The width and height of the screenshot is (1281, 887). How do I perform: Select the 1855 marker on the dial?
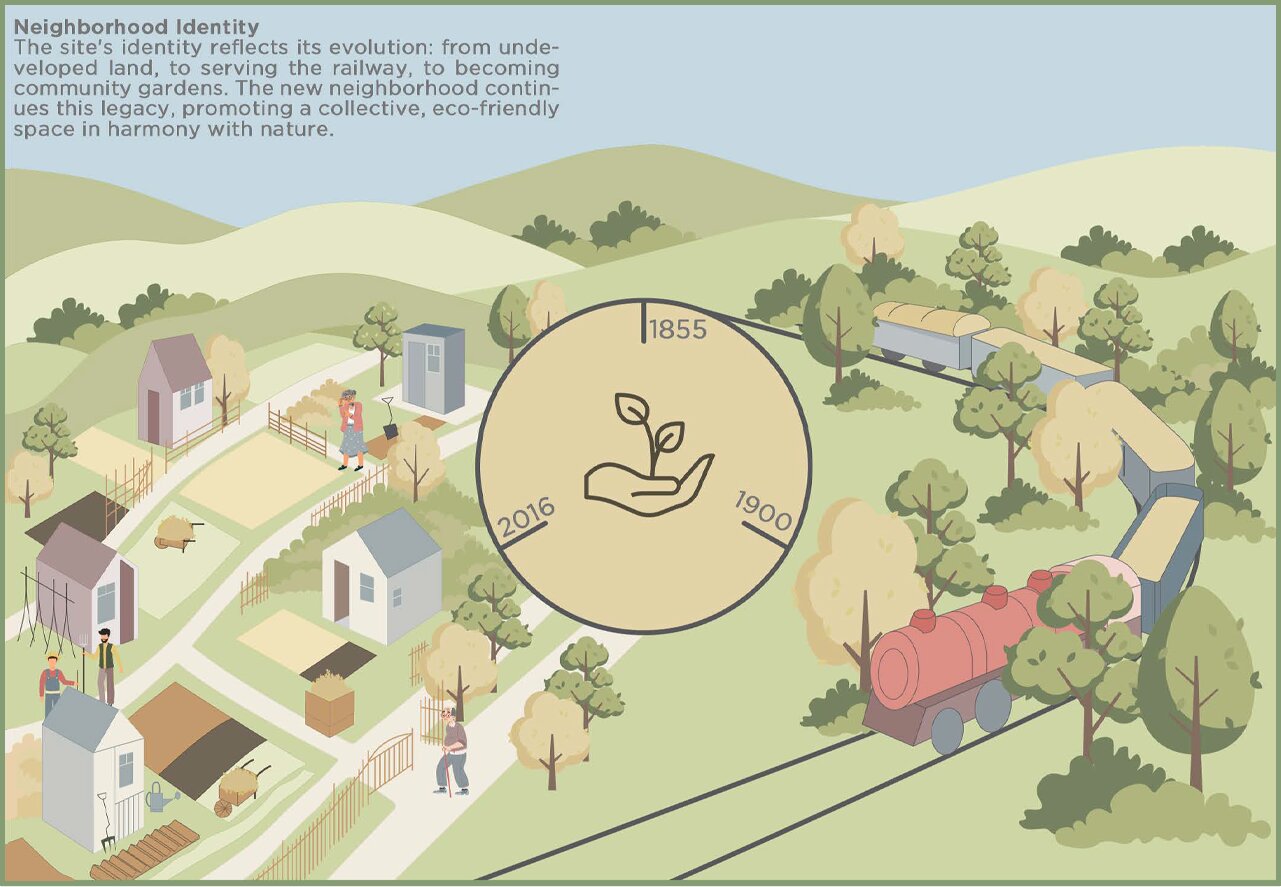677,329
